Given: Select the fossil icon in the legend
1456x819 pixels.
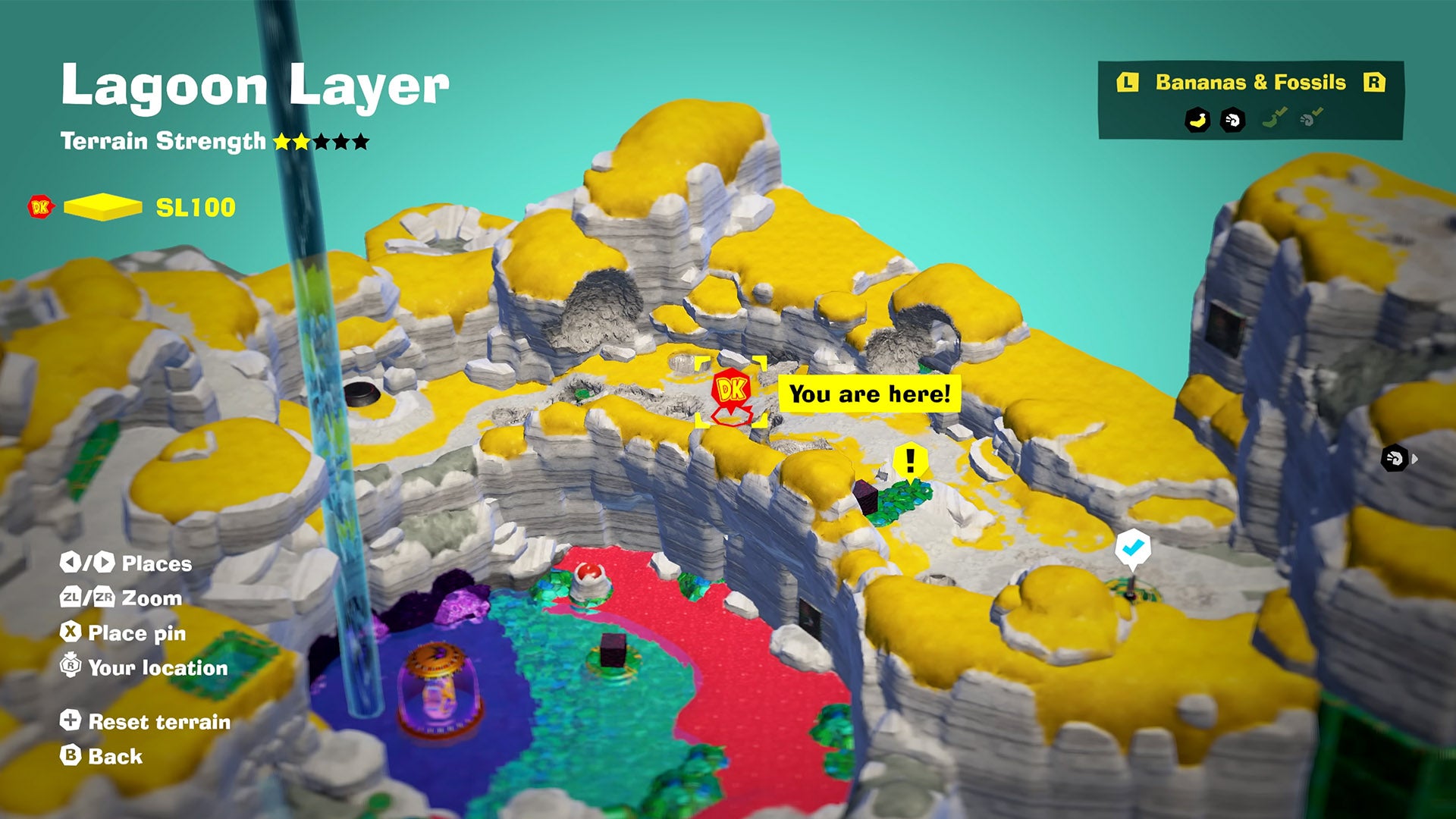Looking at the screenshot, I should point(1232,119).
